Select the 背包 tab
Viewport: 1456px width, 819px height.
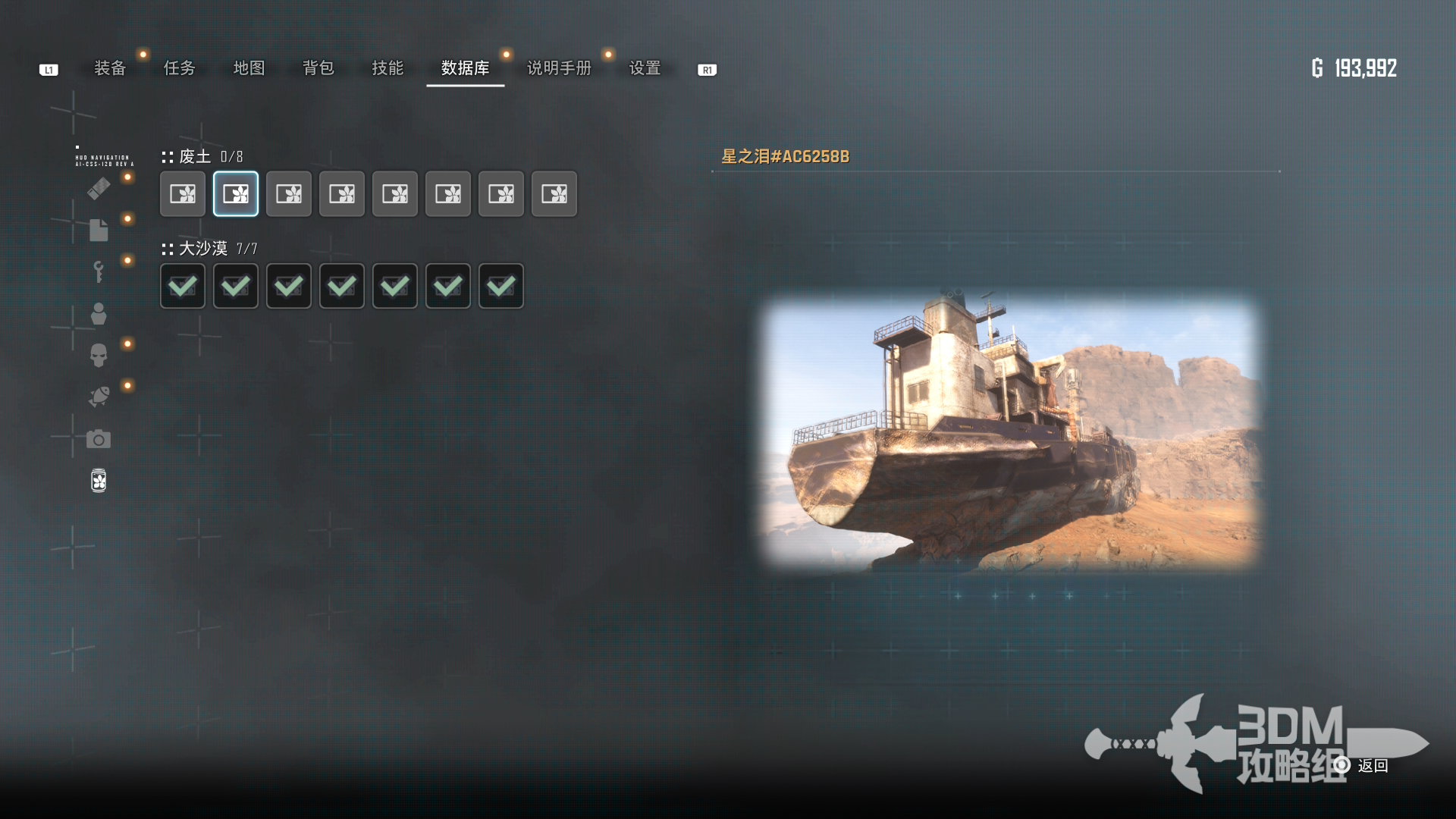318,68
